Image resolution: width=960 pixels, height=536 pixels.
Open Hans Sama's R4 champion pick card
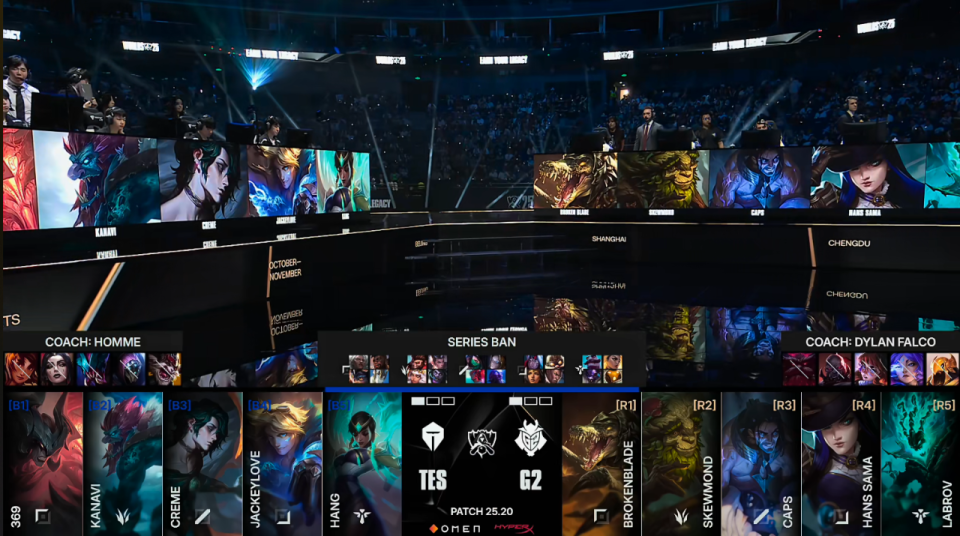coord(841,462)
